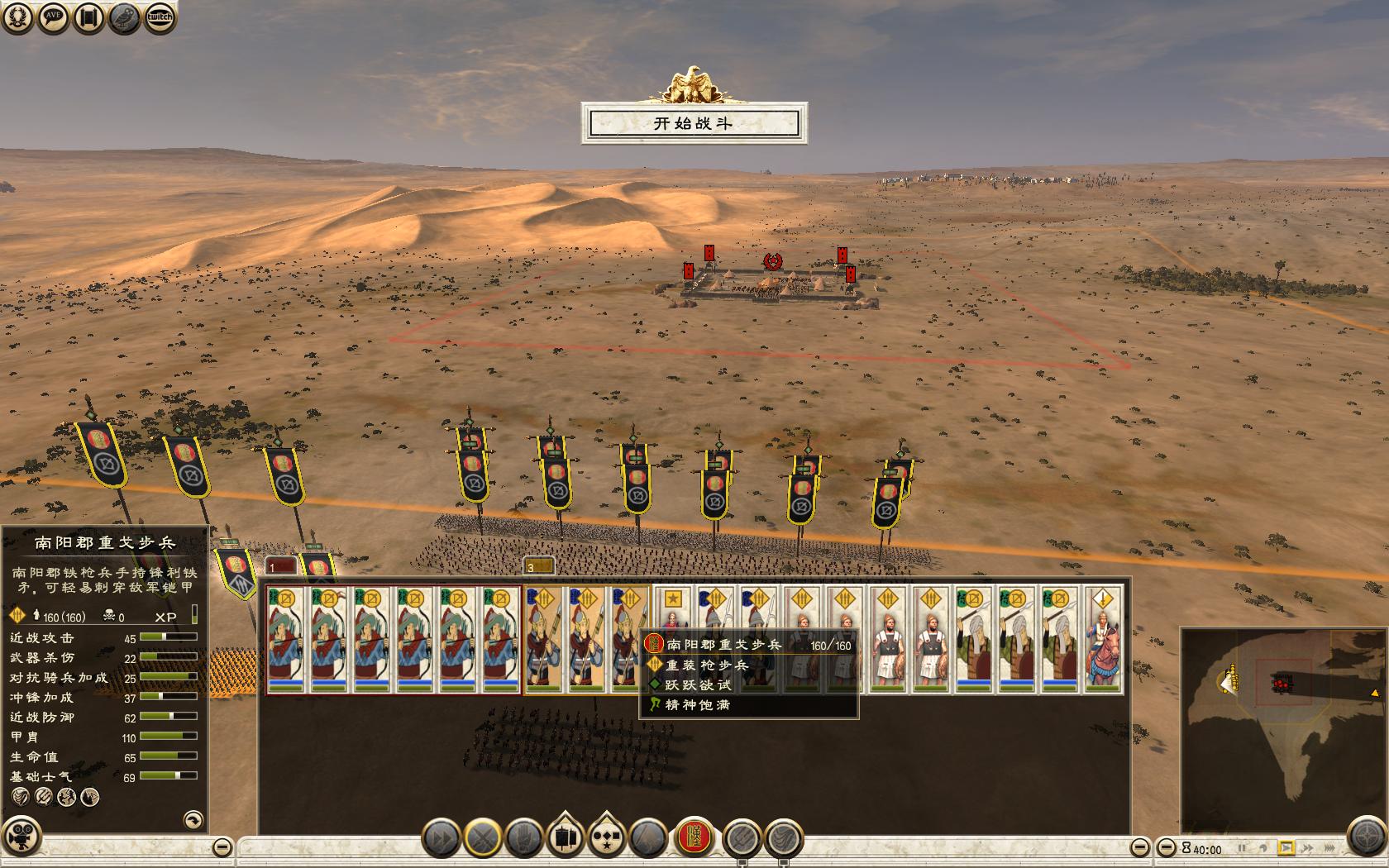Select group 3 tab above unit cards
Screen dimensions: 1389x868
(539, 566)
